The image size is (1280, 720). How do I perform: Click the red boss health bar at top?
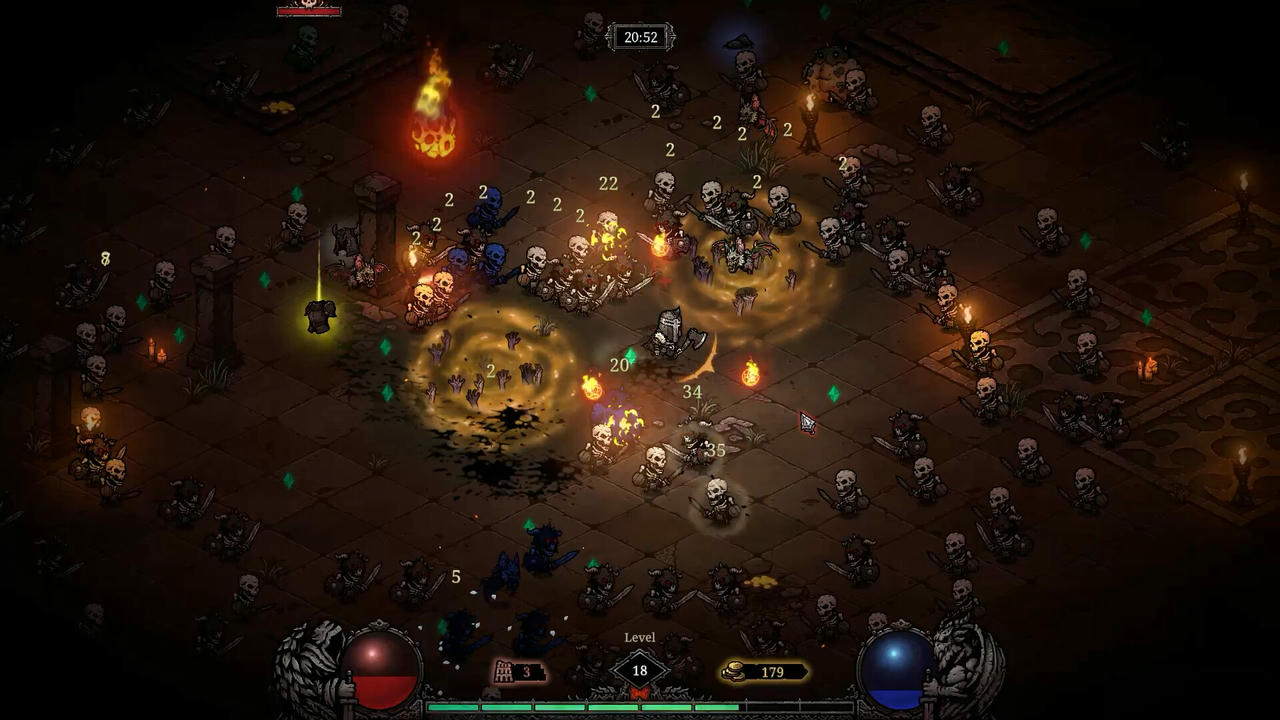pyautogui.click(x=309, y=13)
